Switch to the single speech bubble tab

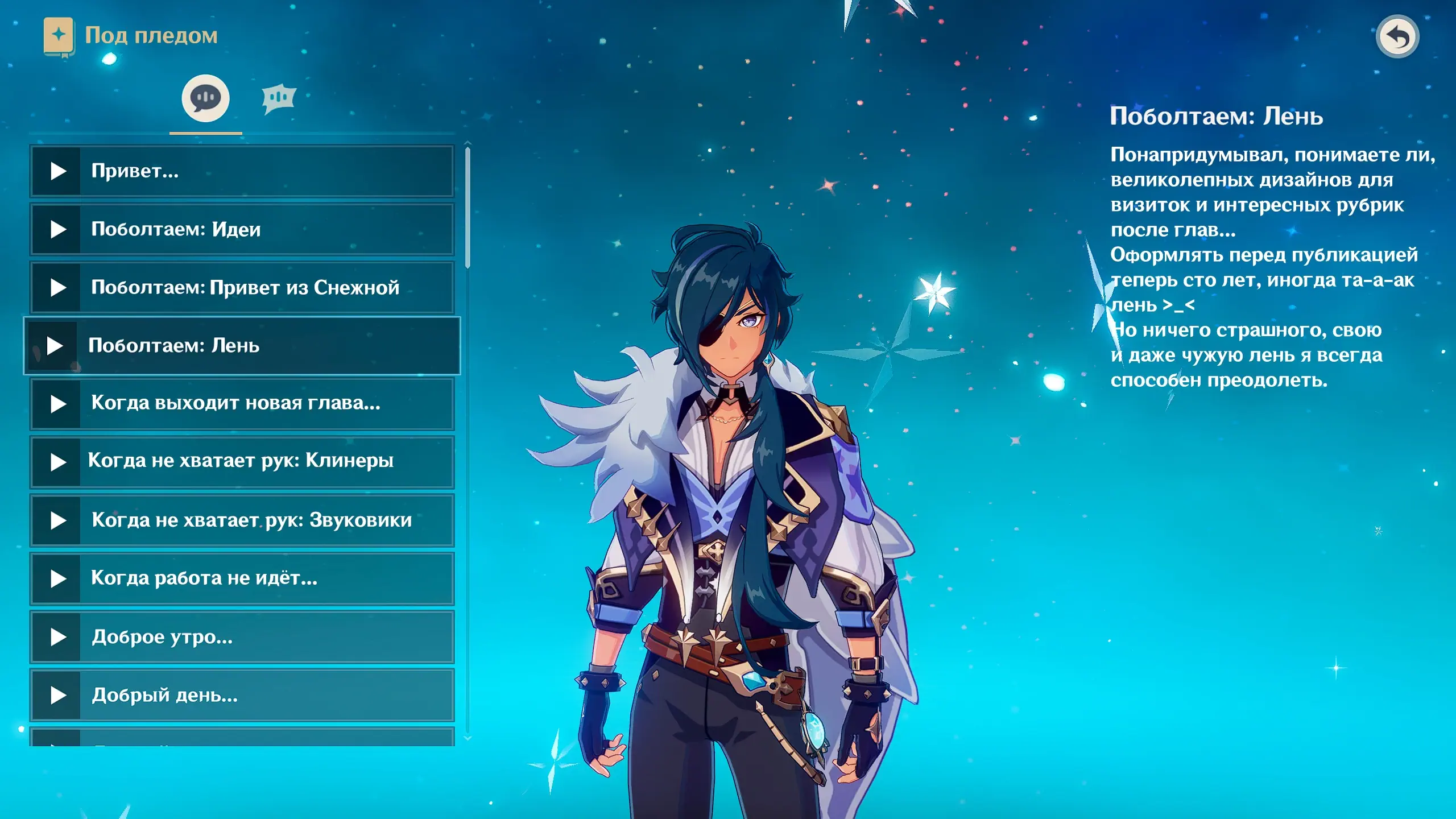[205, 98]
